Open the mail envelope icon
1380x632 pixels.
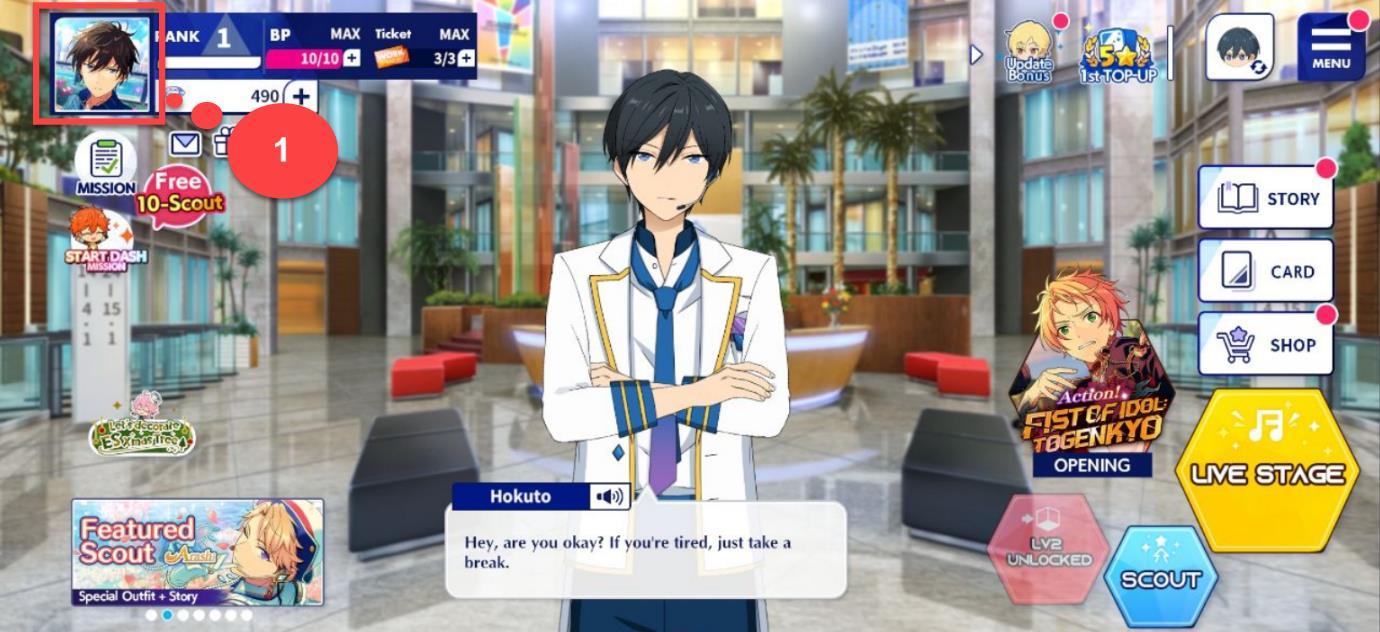(185, 144)
